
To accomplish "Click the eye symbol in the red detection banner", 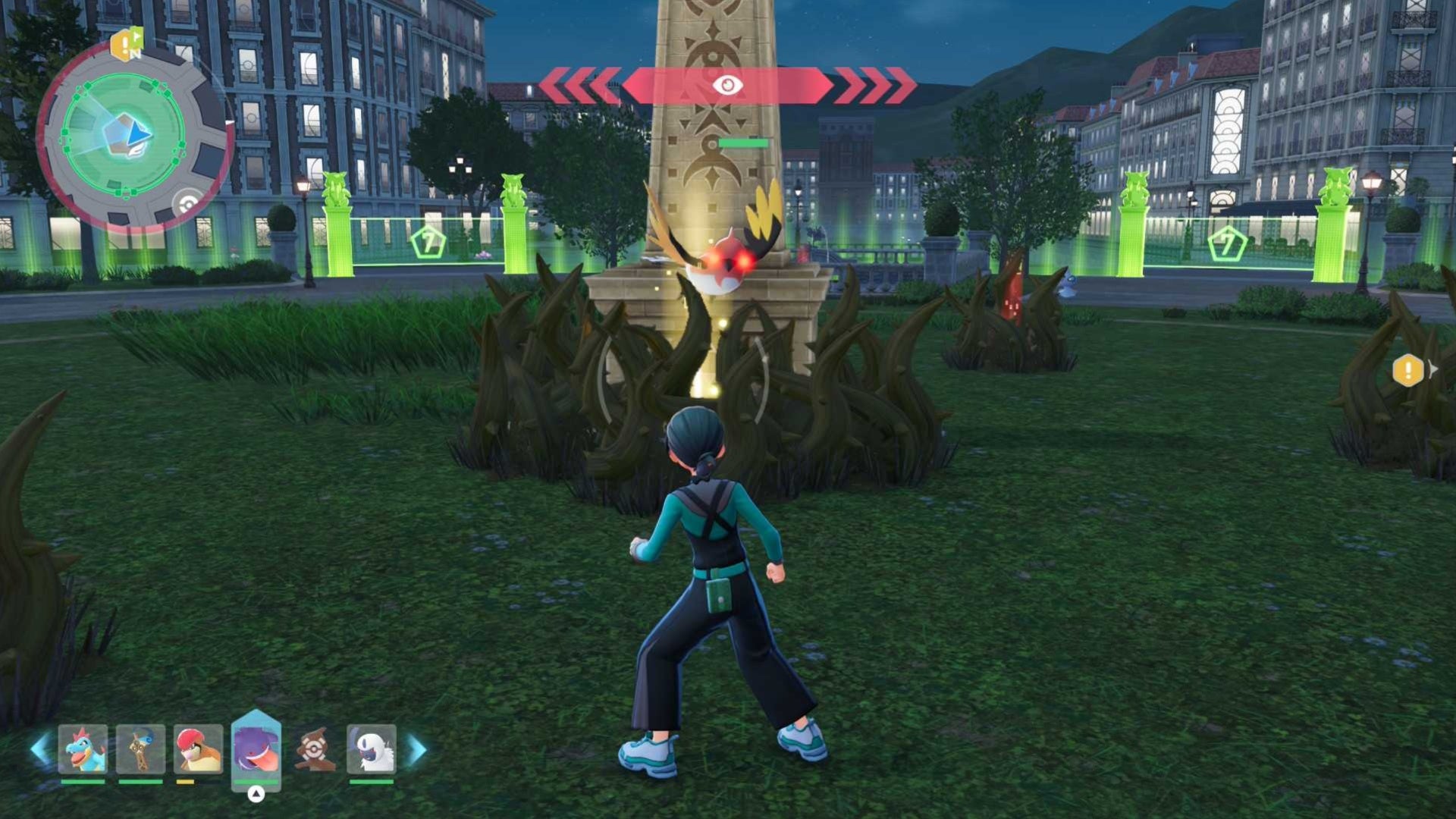I will (726, 86).
